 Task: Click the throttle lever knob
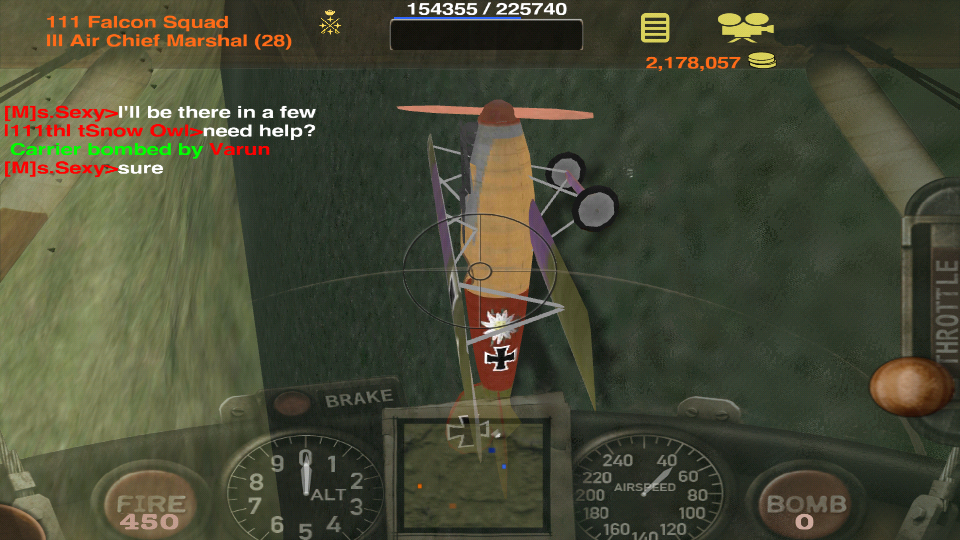910,386
